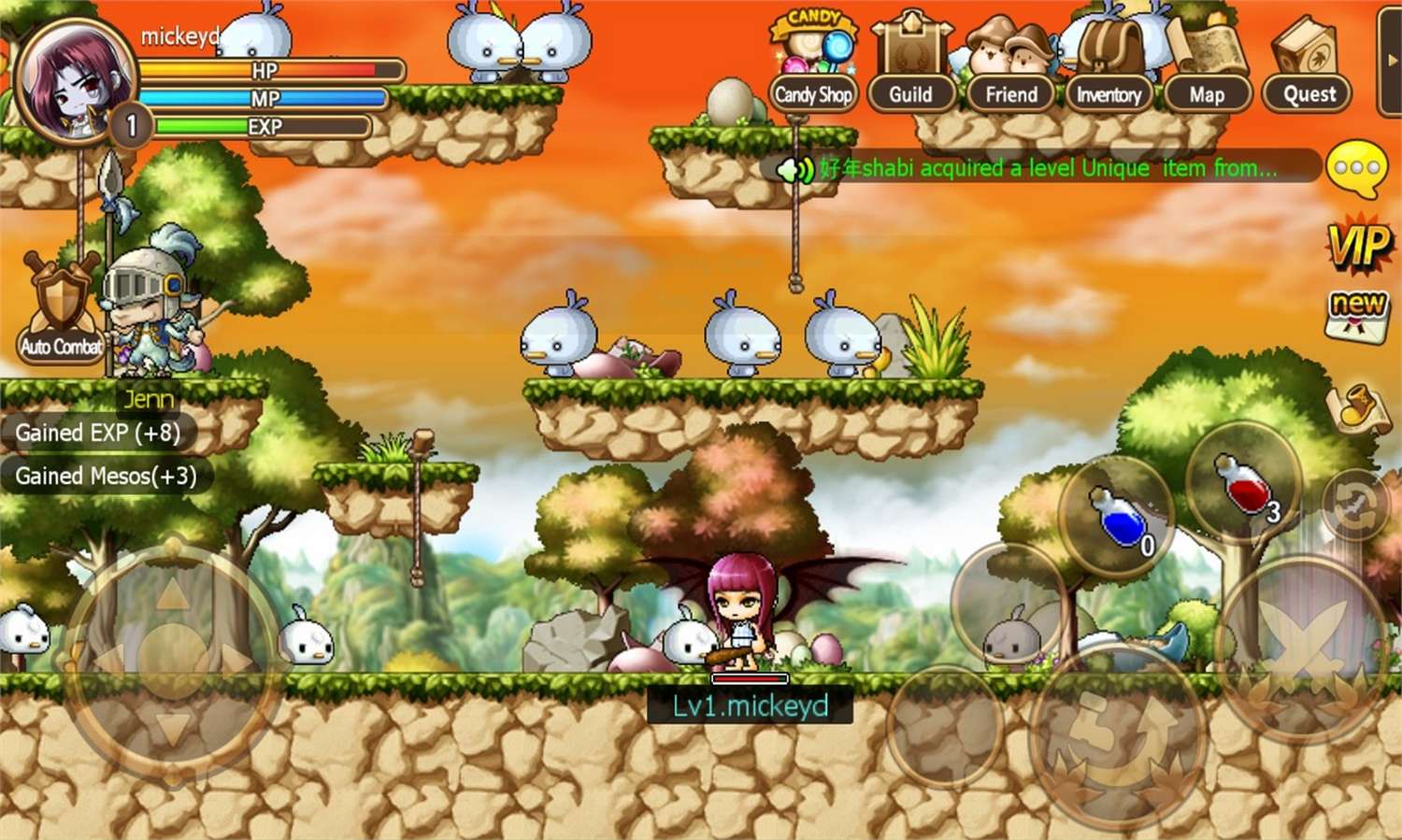Image resolution: width=1402 pixels, height=840 pixels.
Task: Open the Map scroll
Action: coord(1208,67)
